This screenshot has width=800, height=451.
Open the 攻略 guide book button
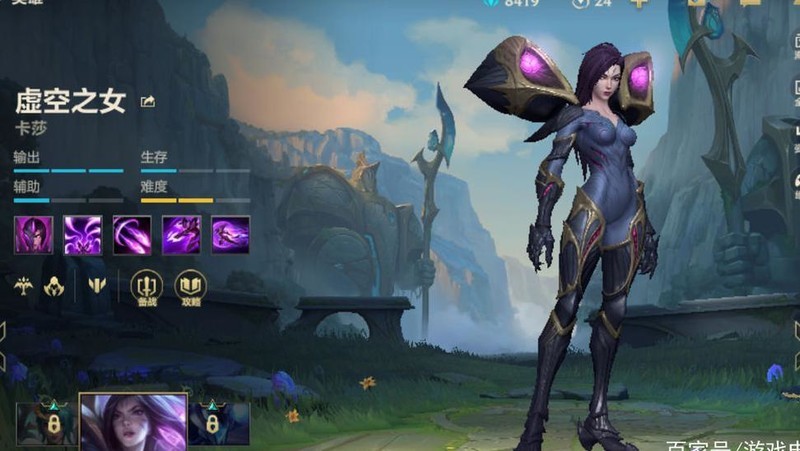pyautogui.click(x=190, y=287)
